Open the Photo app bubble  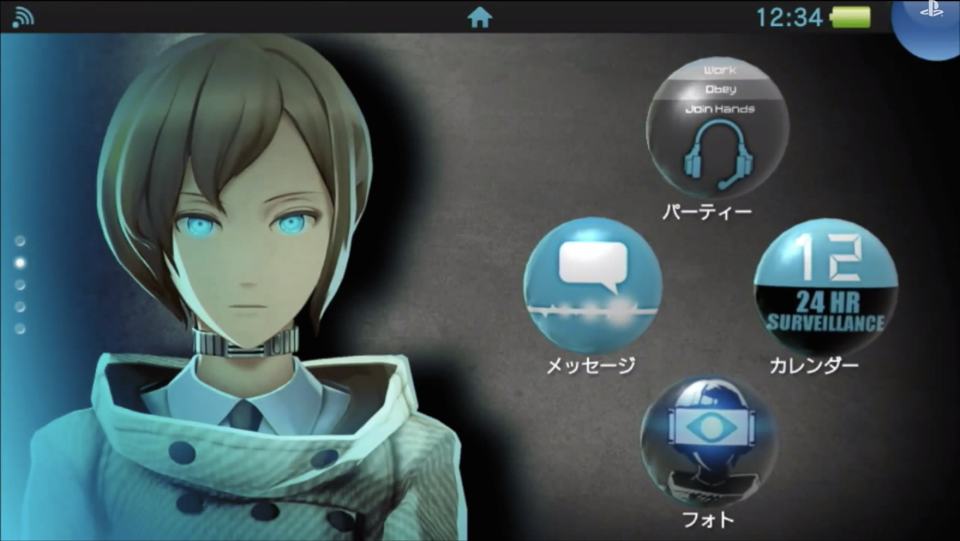(x=709, y=441)
